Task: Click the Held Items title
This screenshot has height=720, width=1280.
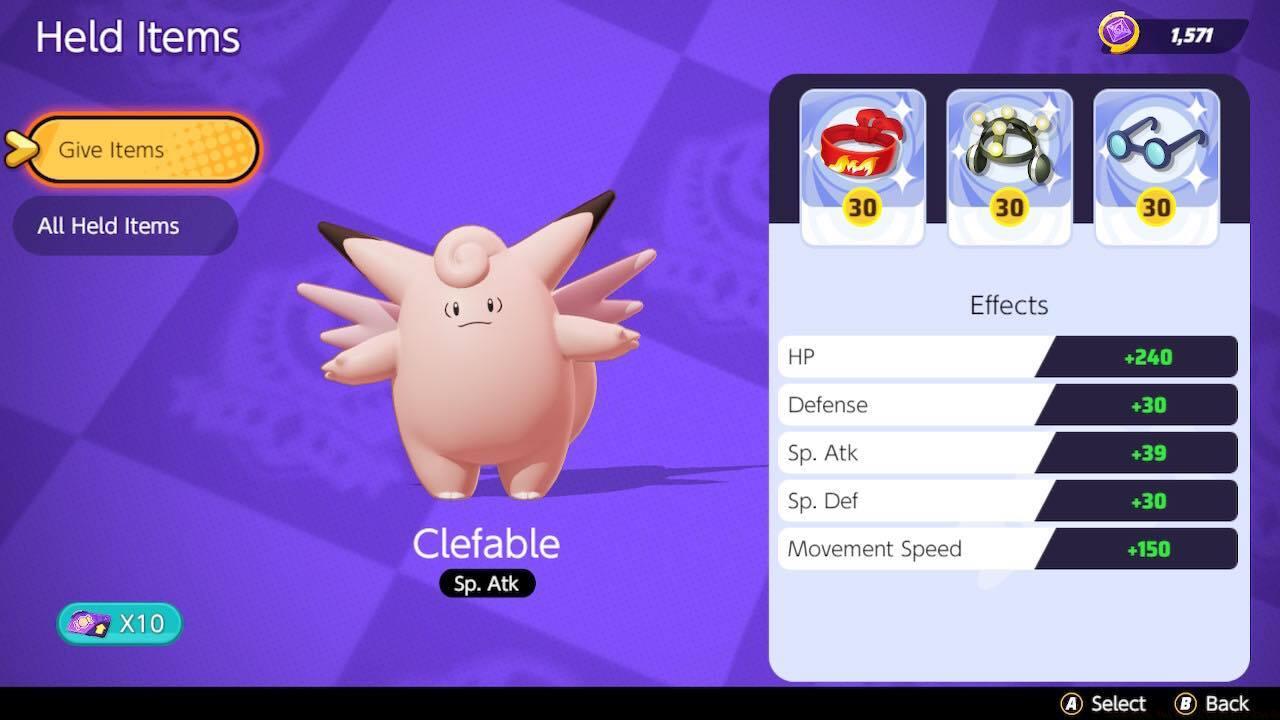Action: [x=137, y=37]
